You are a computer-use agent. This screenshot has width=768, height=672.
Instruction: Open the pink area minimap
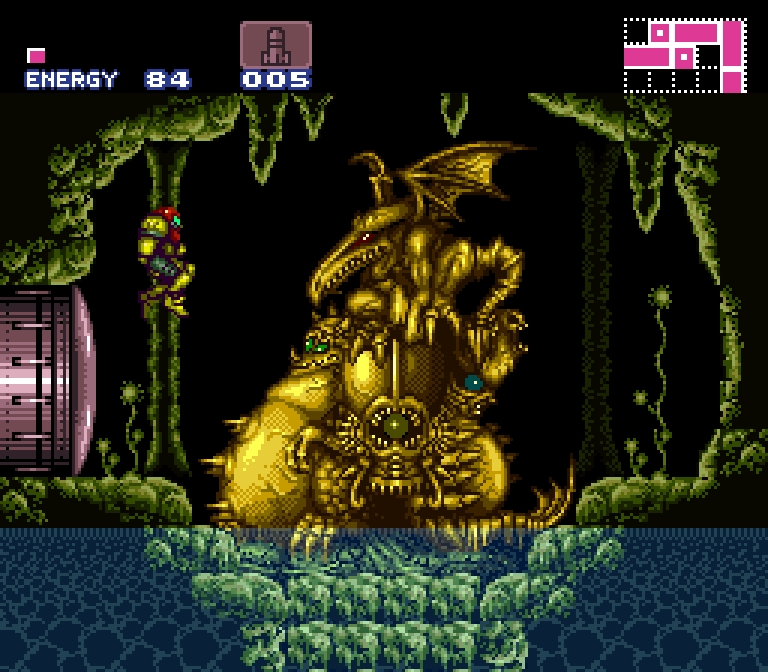pyautogui.click(x=685, y=55)
